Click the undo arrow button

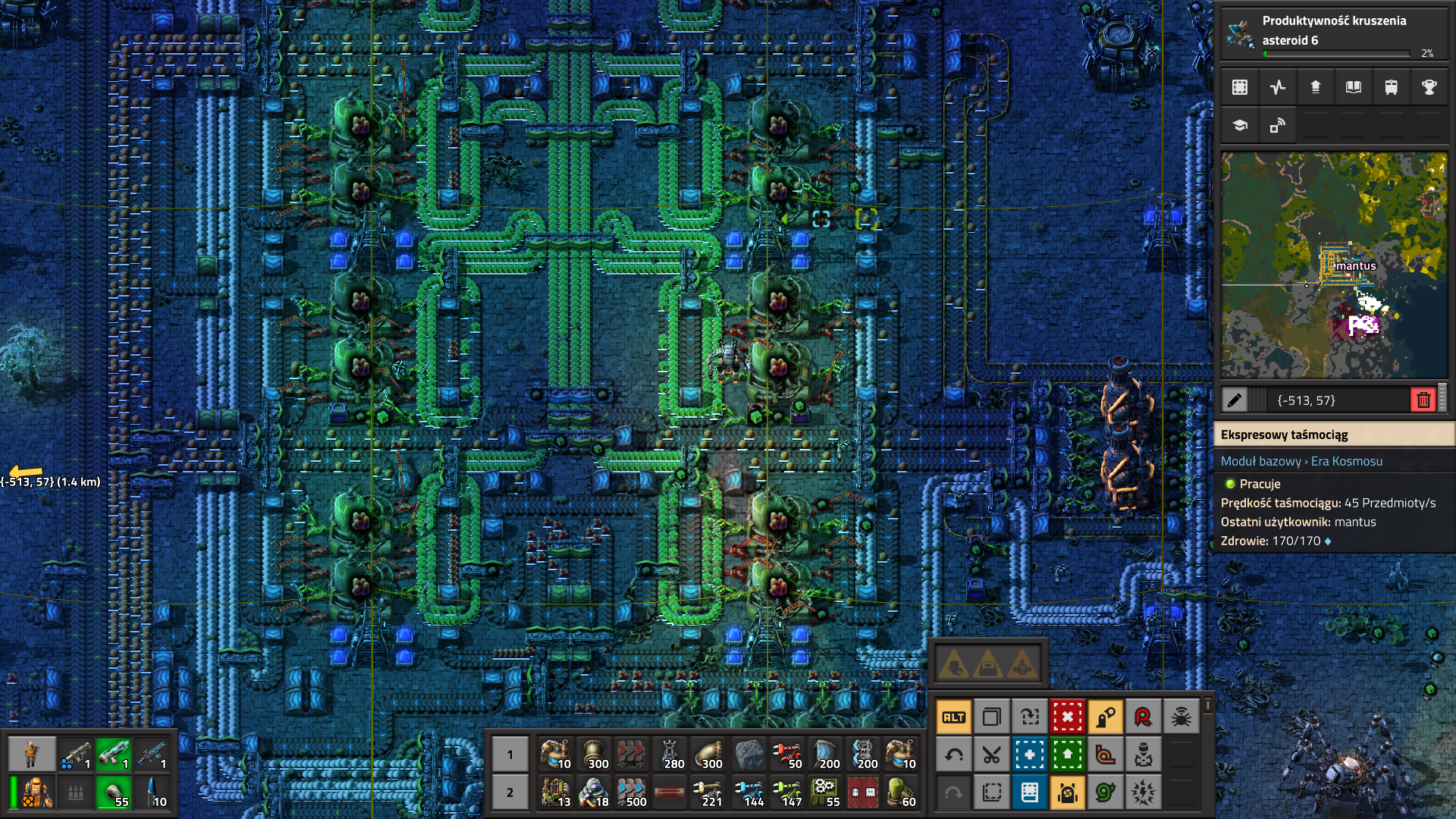pos(954,755)
